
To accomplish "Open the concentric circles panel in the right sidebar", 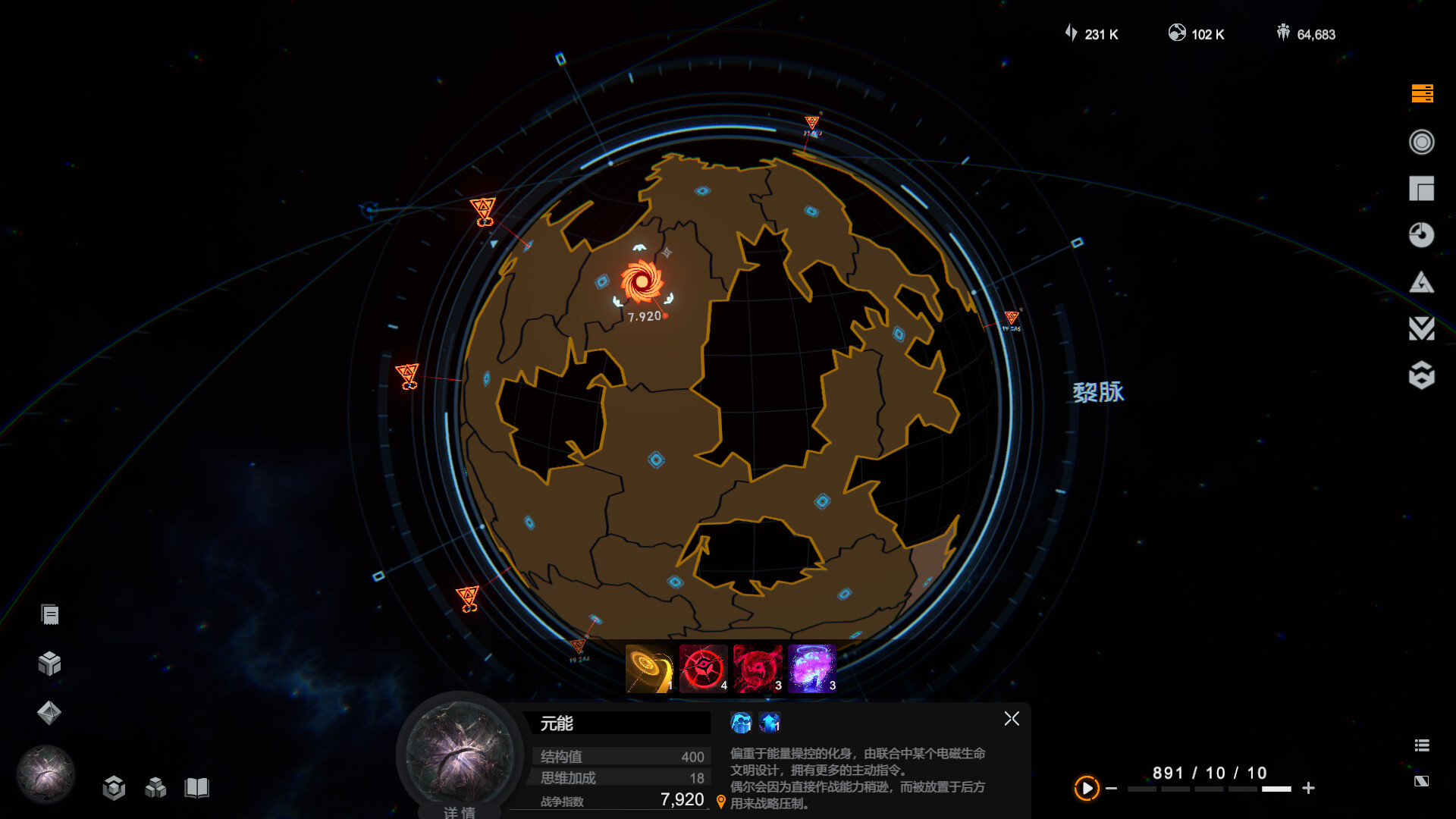I will click(1422, 143).
